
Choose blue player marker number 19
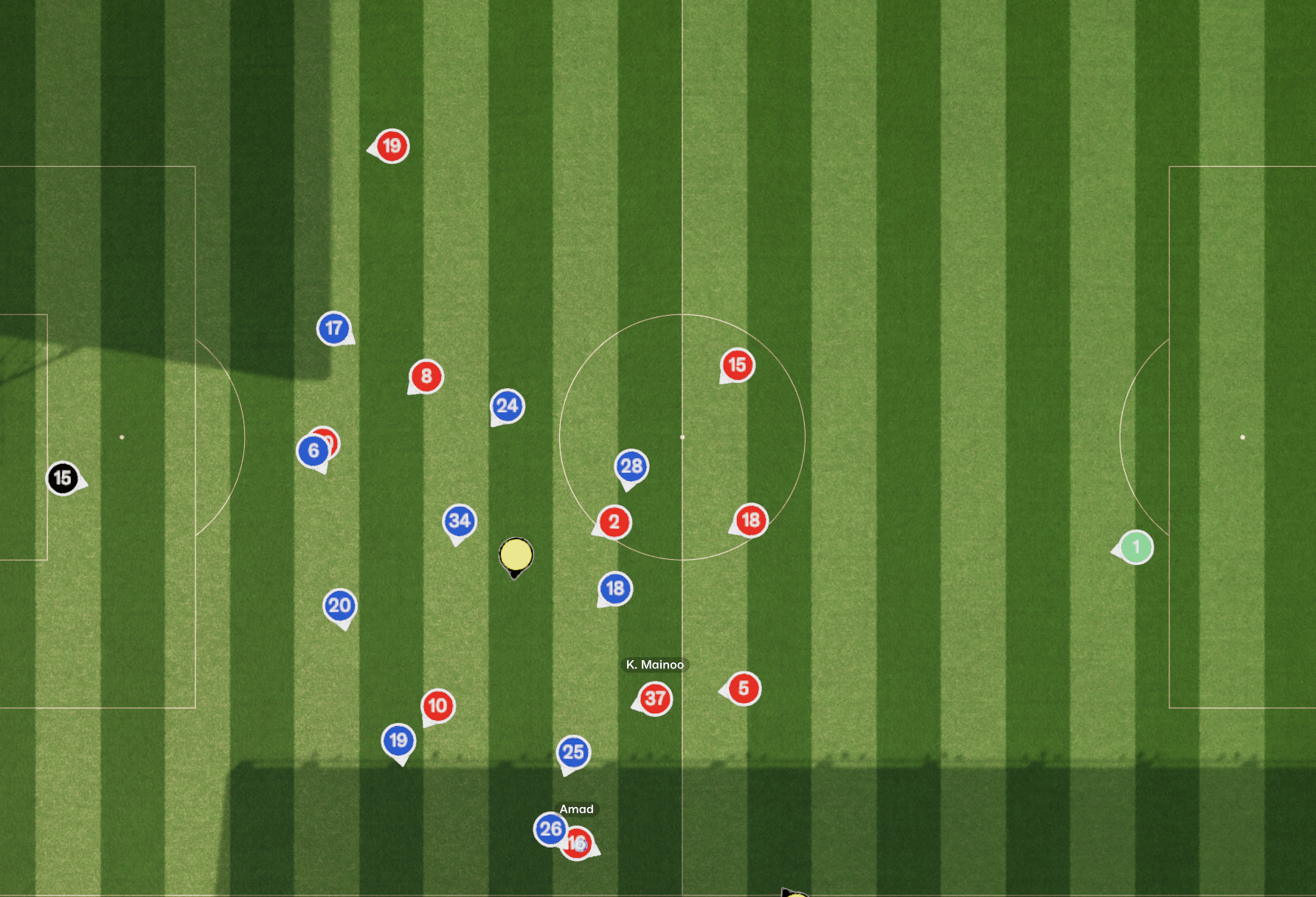[398, 741]
